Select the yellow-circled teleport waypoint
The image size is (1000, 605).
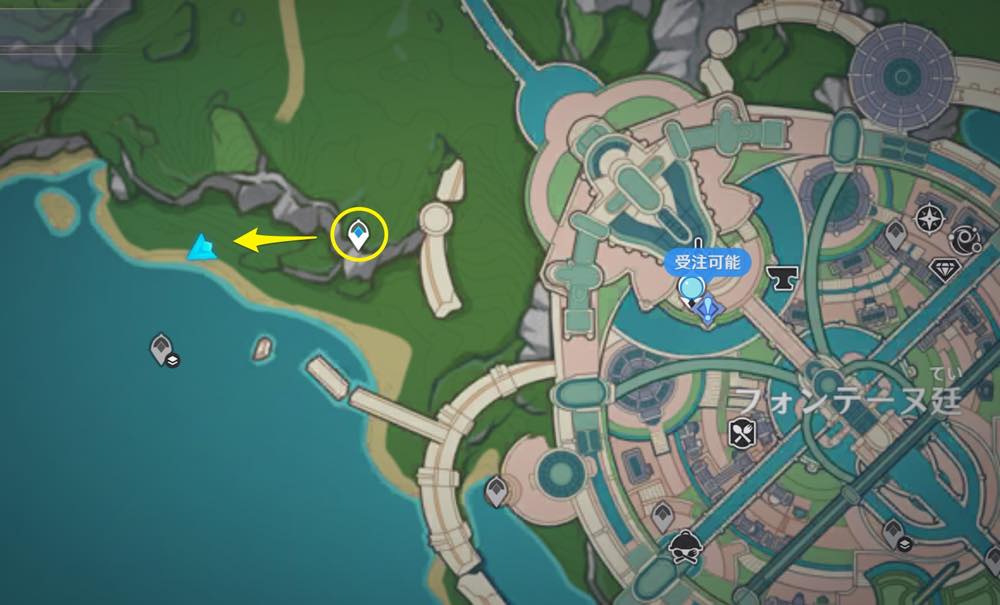pos(358,236)
